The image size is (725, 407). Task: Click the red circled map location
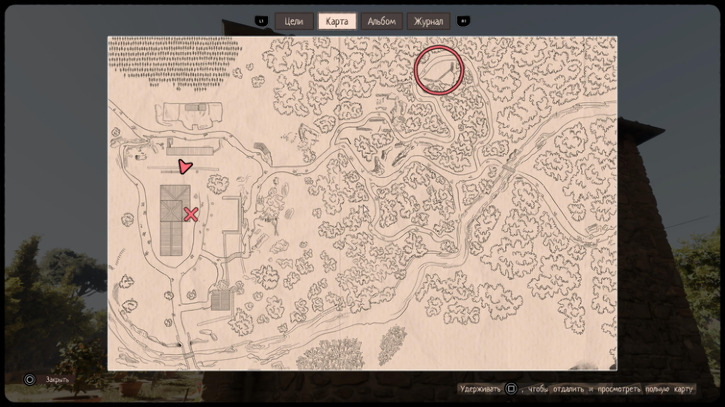pos(439,70)
